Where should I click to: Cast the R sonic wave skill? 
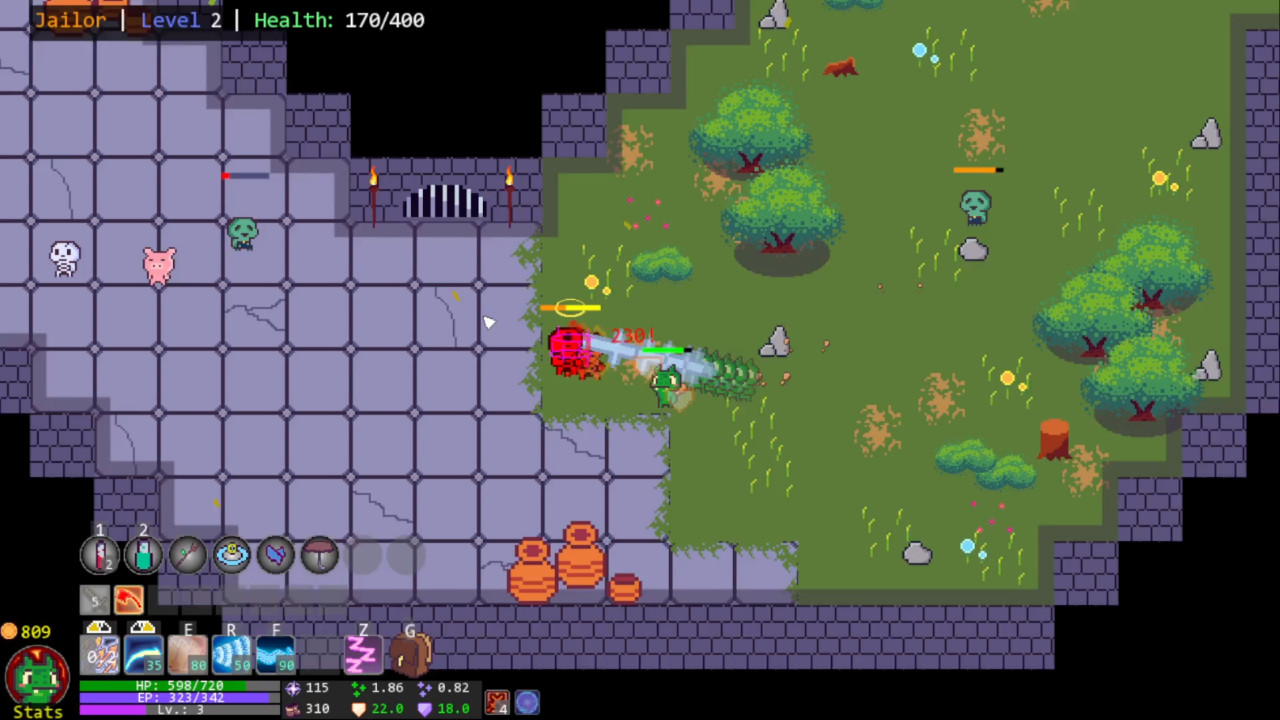click(x=230, y=653)
